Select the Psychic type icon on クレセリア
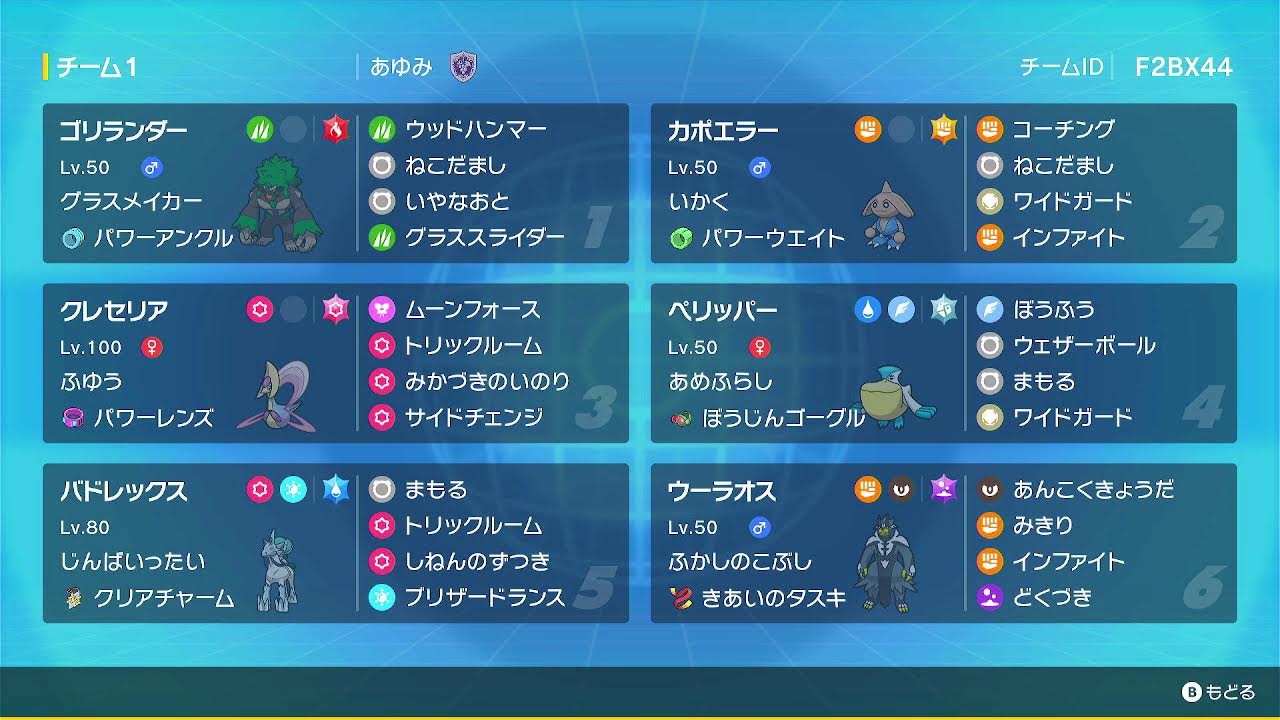Screen dimensions: 1280x720 click(x=259, y=310)
